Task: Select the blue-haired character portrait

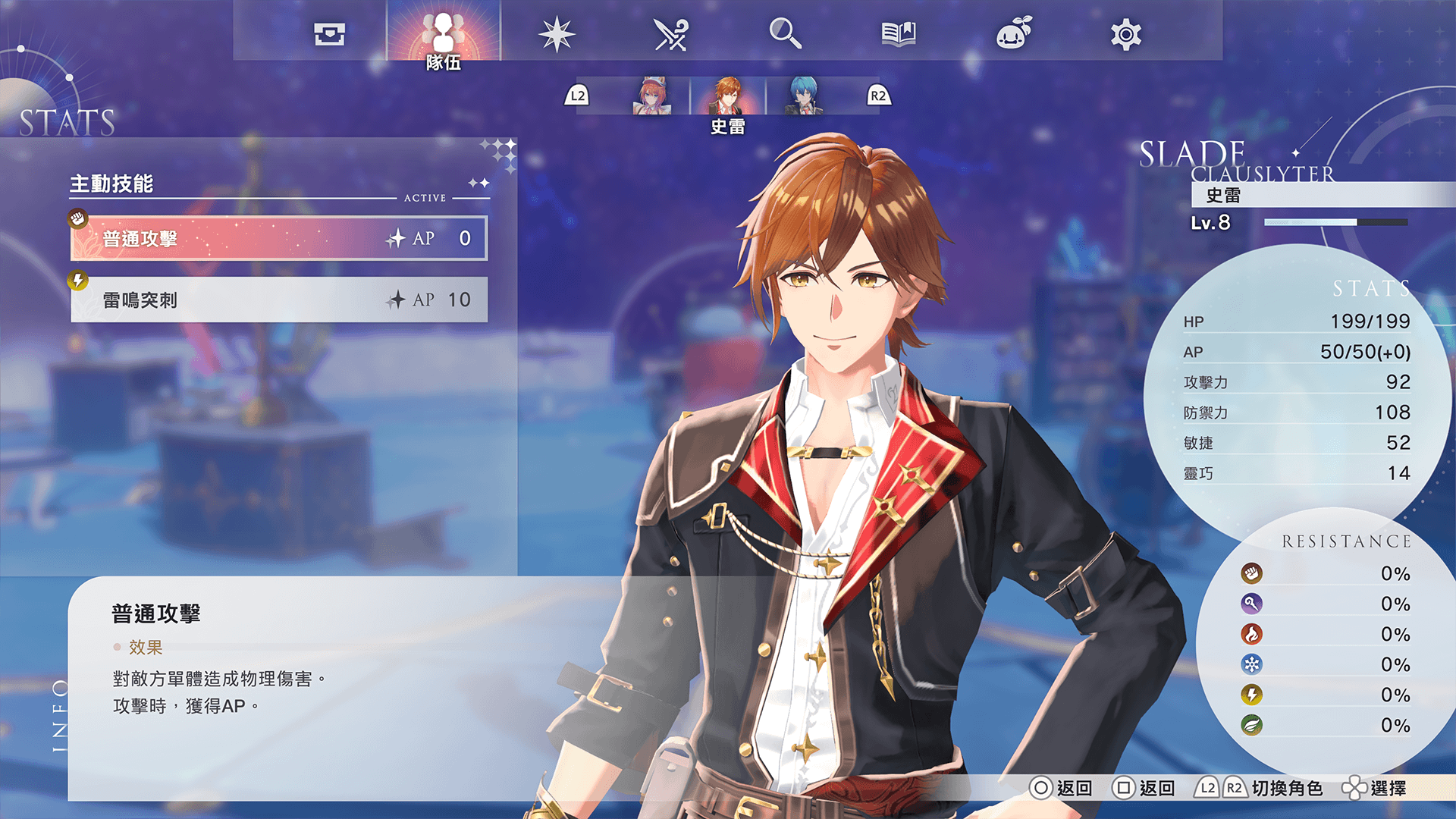Action: [803, 96]
